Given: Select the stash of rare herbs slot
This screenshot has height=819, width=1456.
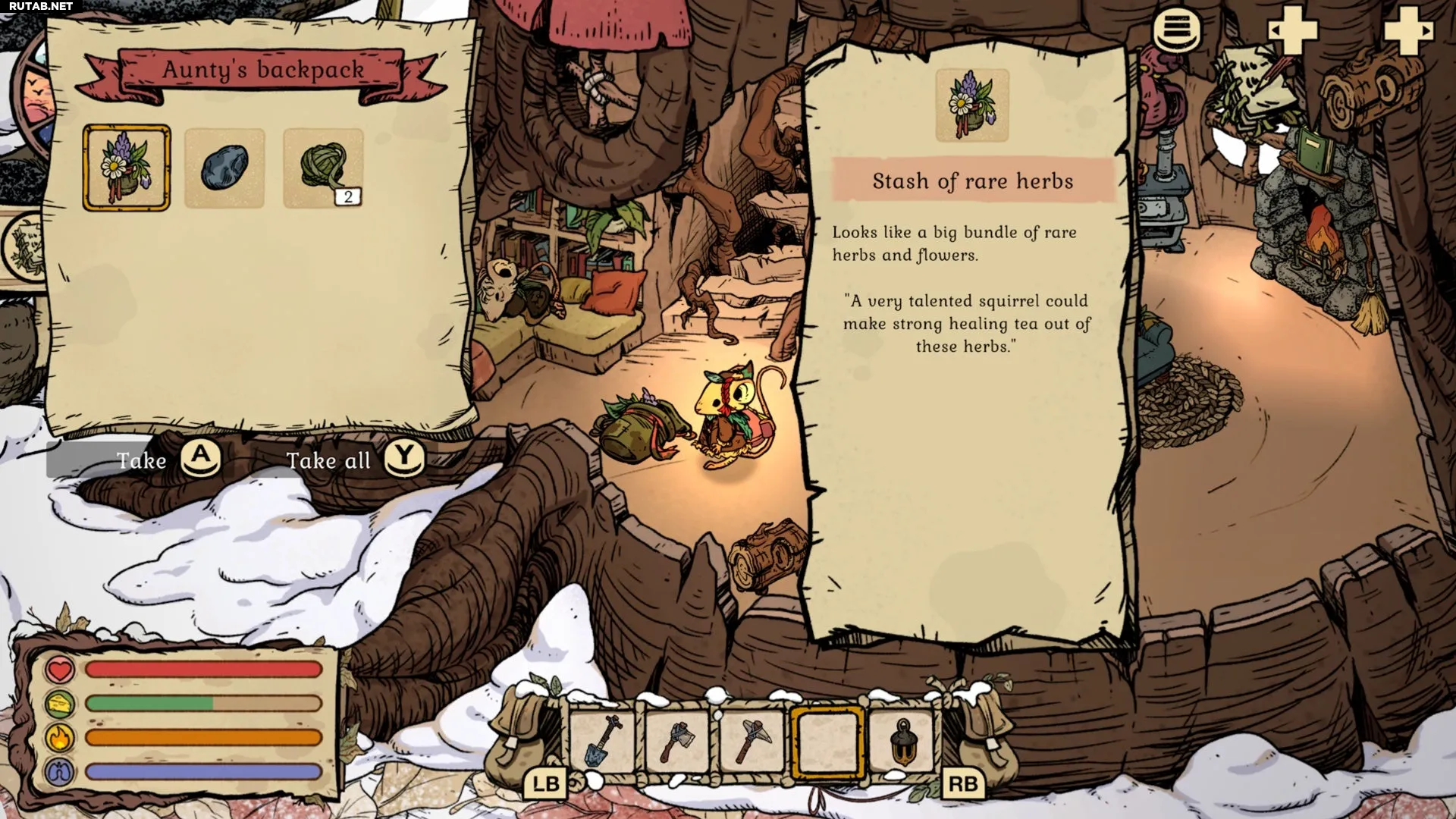Looking at the screenshot, I should tap(126, 168).
